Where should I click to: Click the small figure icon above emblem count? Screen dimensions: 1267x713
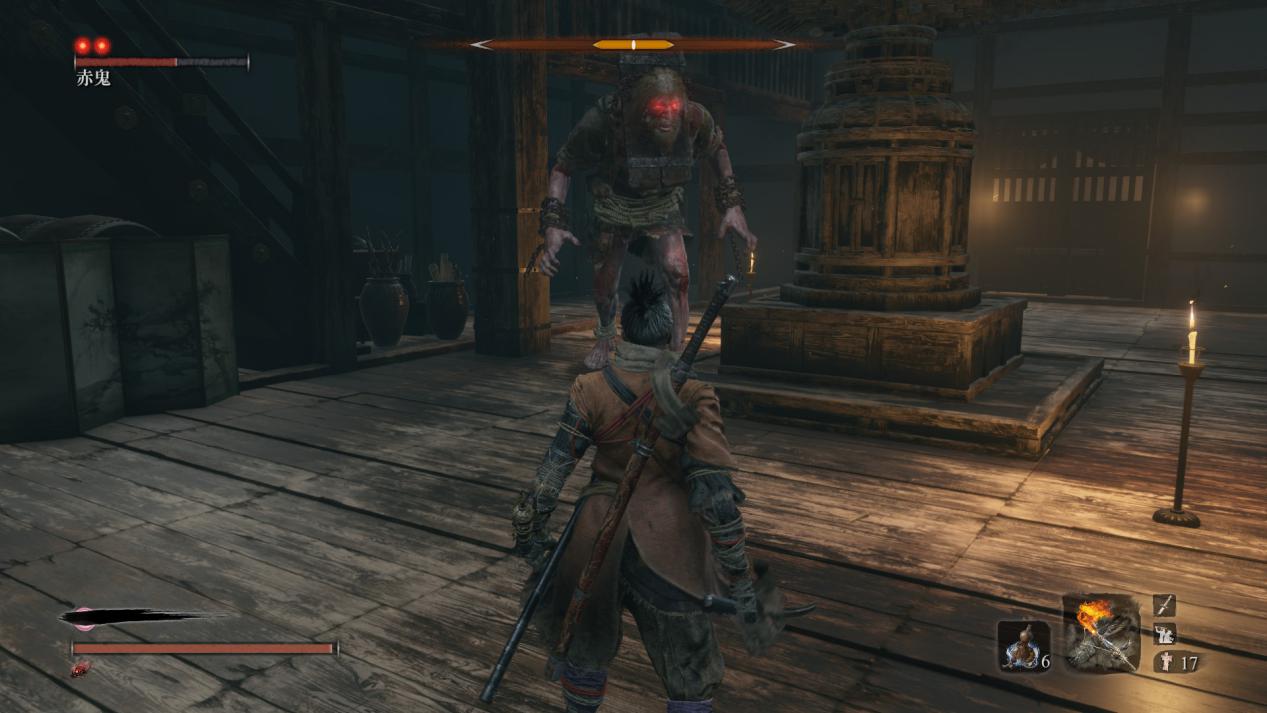pyautogui.click(x=1165, y=633)
